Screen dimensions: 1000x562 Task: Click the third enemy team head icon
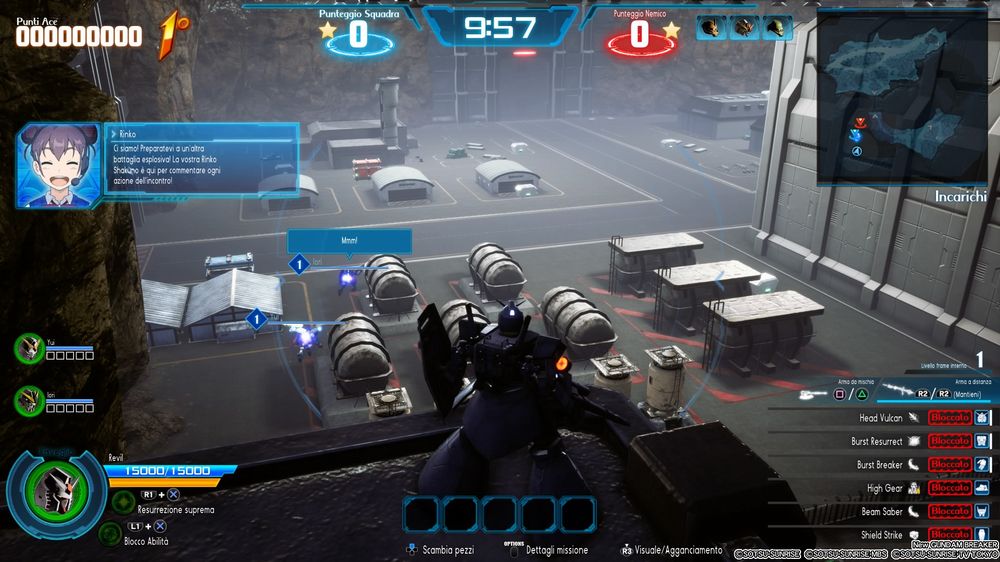point(775,28)
